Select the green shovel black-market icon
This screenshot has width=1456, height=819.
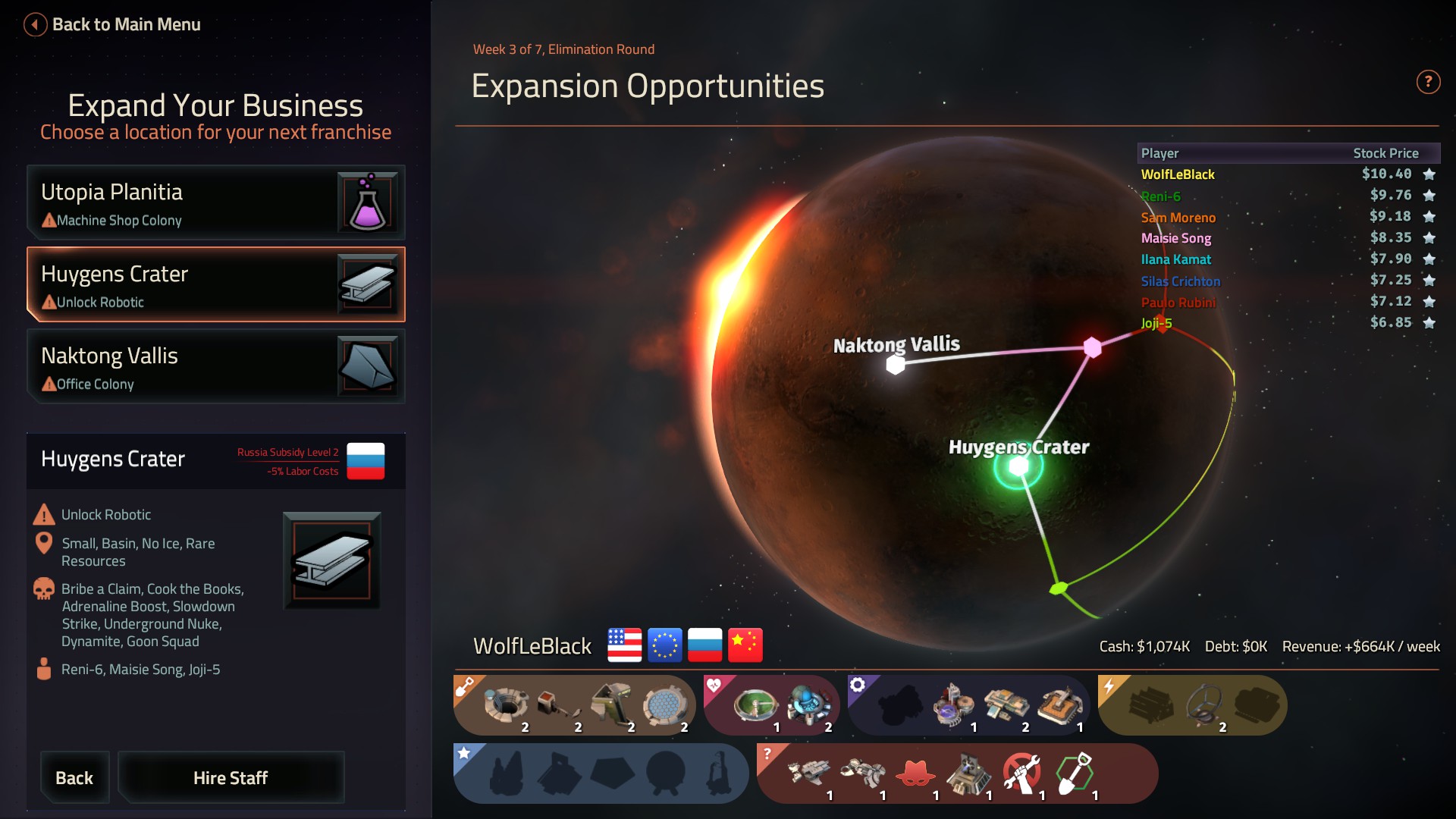coord(1075,773)
